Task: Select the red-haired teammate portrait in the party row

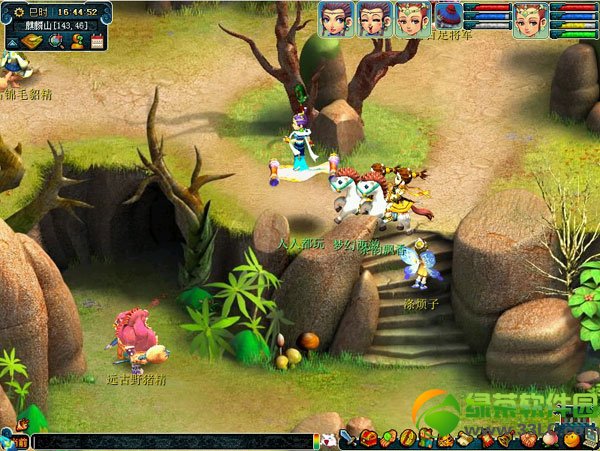Action: pyautogui.click(x=411, y=19)
